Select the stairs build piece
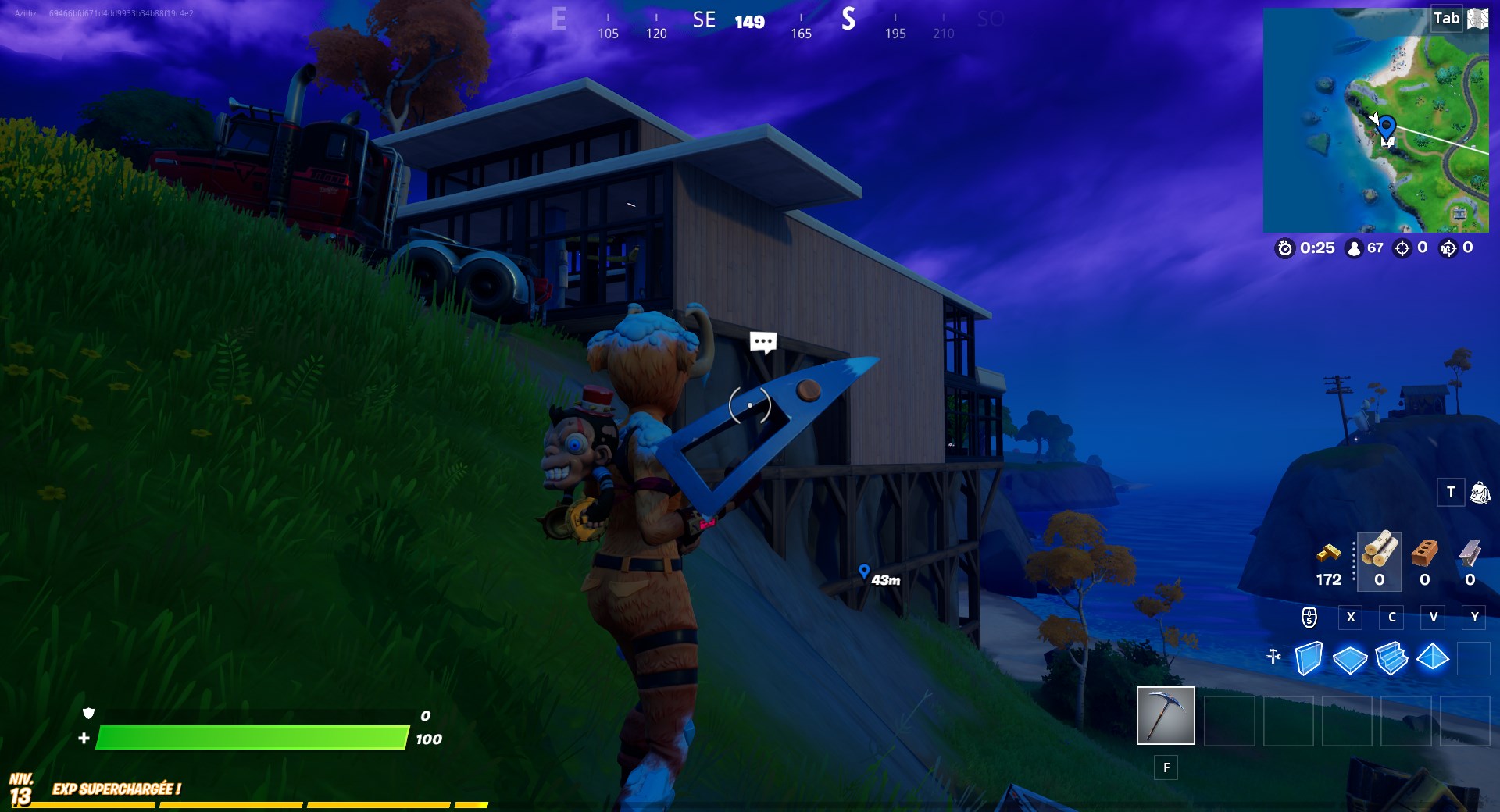Screen dimensions: 1500x812 1390,658
